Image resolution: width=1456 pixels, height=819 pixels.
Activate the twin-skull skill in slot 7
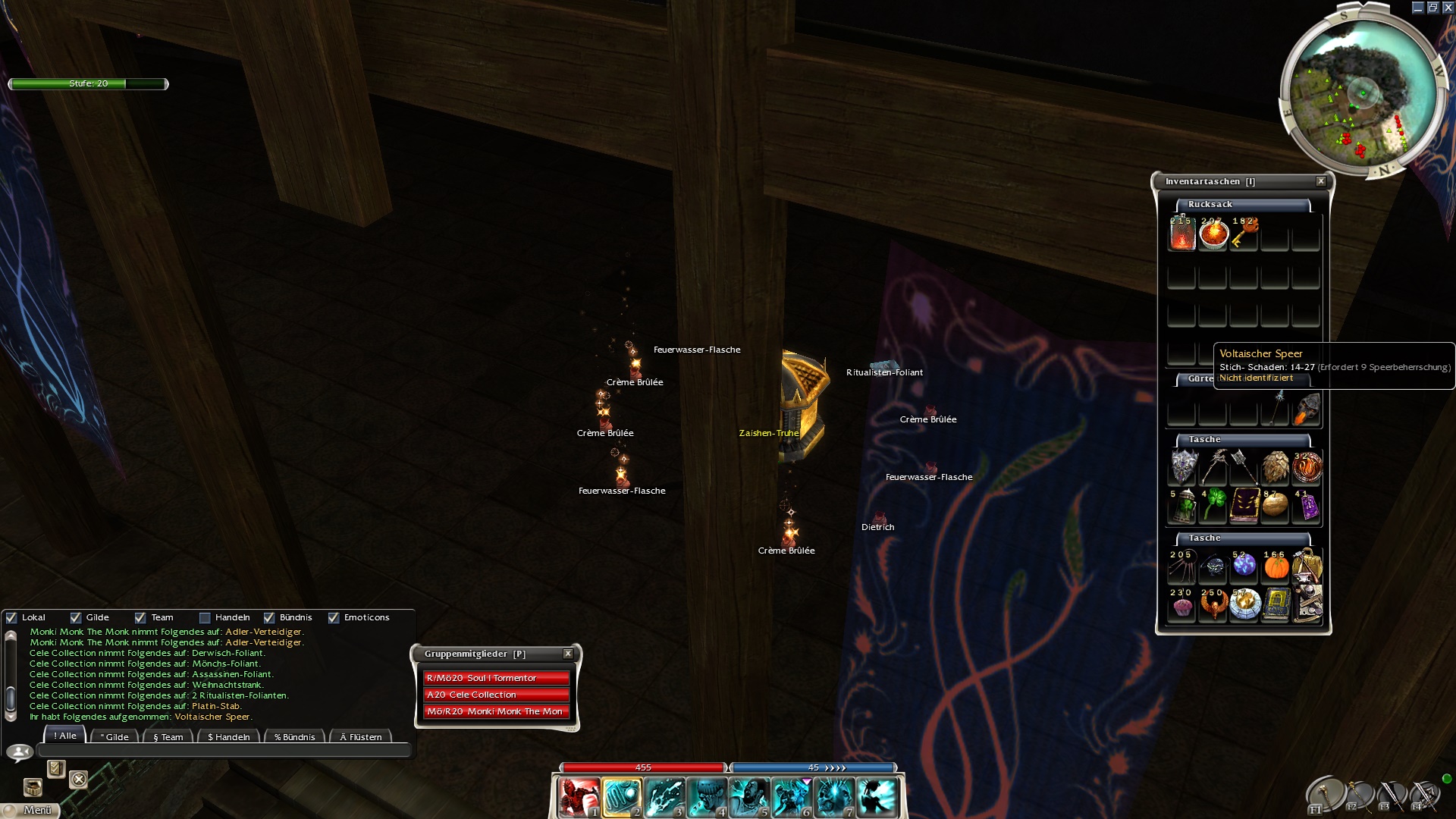pos(835,797)
